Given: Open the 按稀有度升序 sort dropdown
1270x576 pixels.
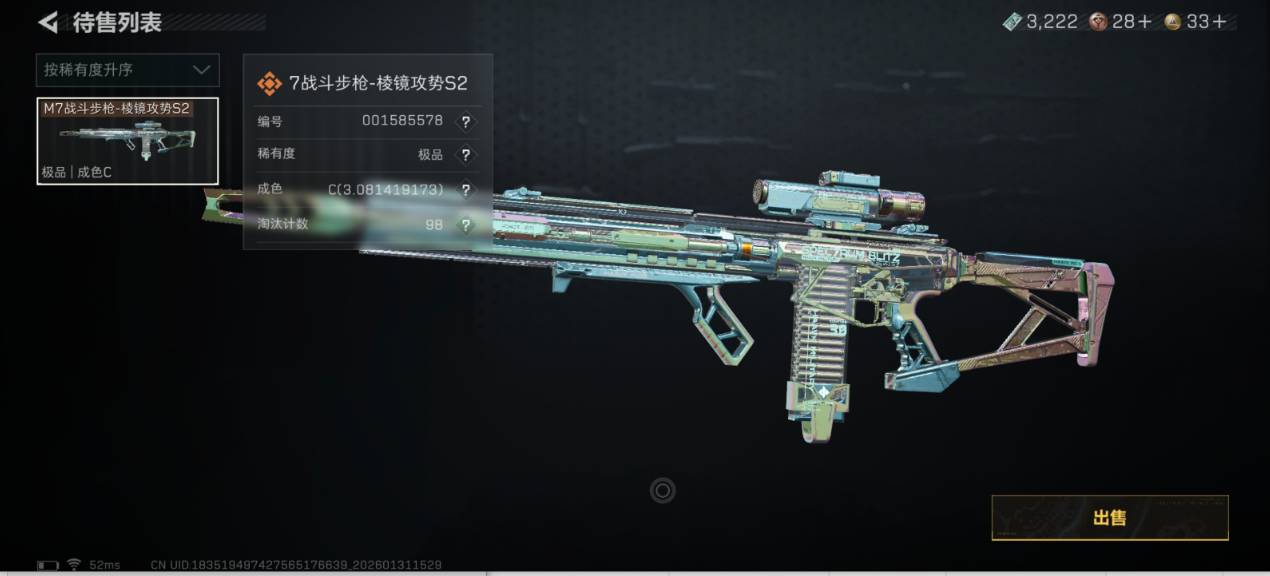Looking at the screenshot, I should 128,70.
